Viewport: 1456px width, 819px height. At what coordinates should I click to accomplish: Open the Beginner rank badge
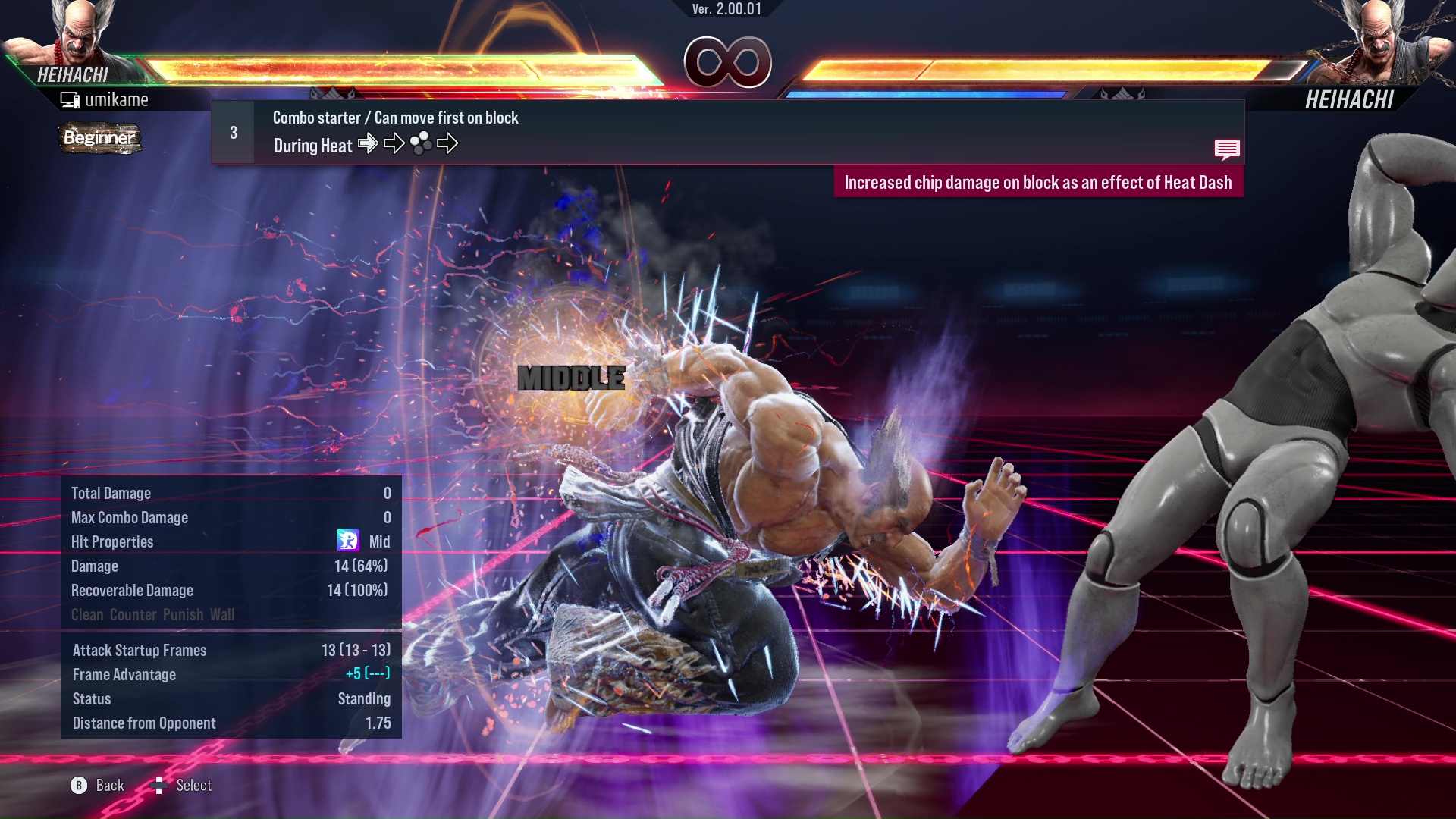99,139
